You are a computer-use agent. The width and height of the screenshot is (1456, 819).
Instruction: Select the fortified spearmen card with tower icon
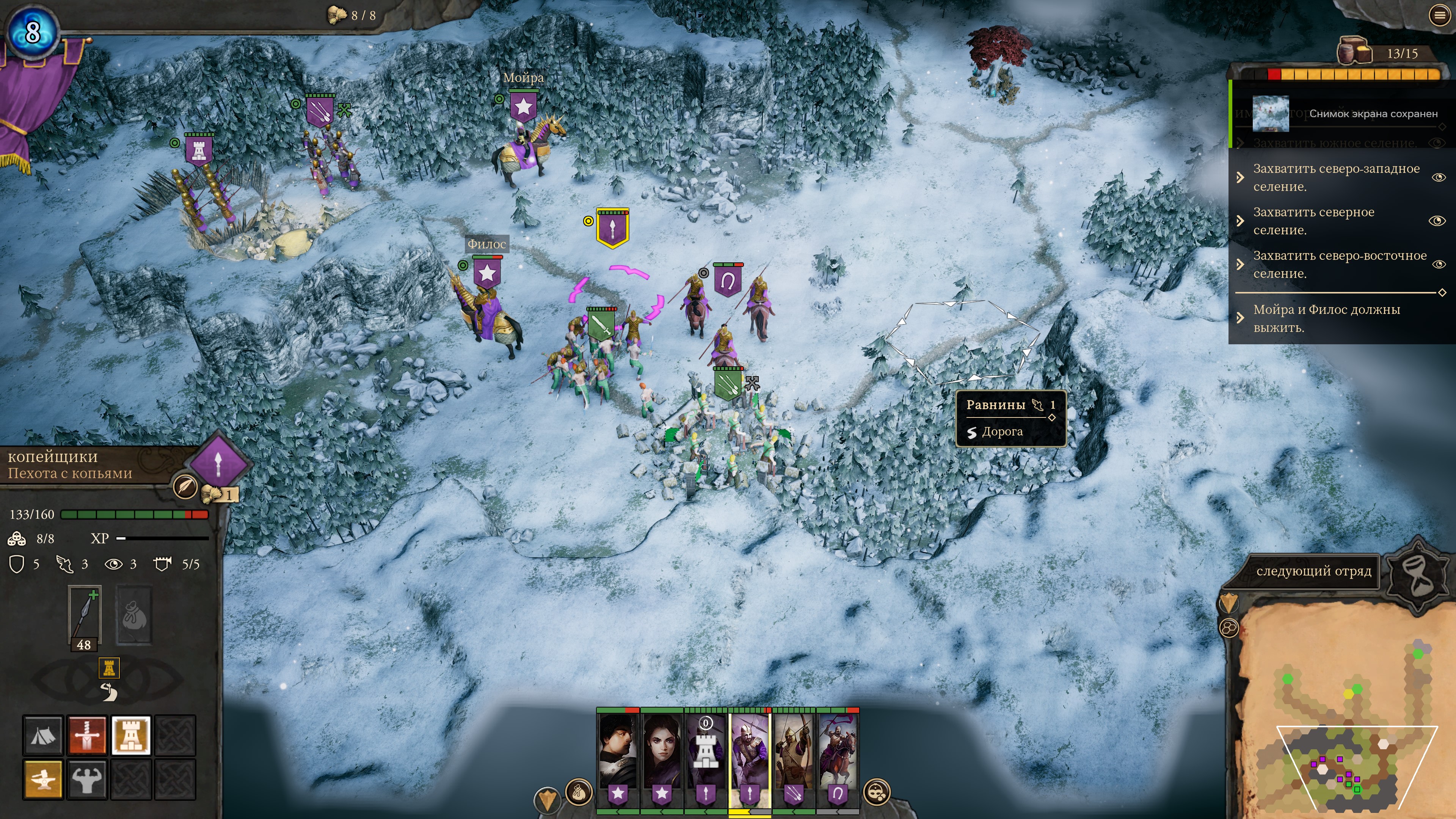tap(706, 752)
